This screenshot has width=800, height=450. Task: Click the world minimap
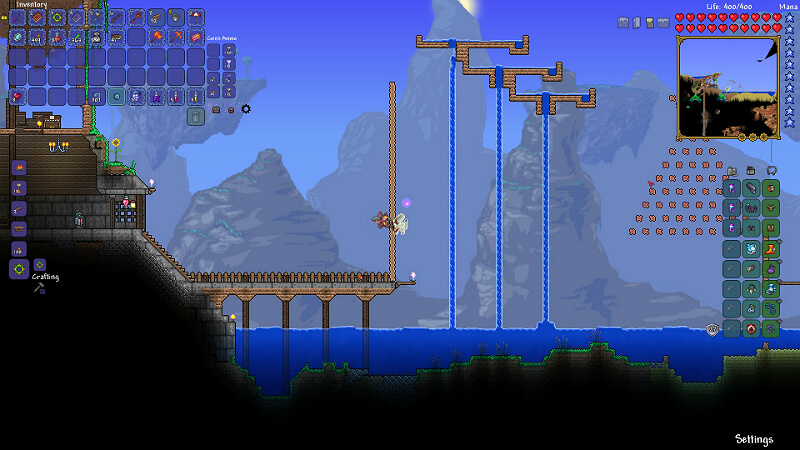pos(728,88)
